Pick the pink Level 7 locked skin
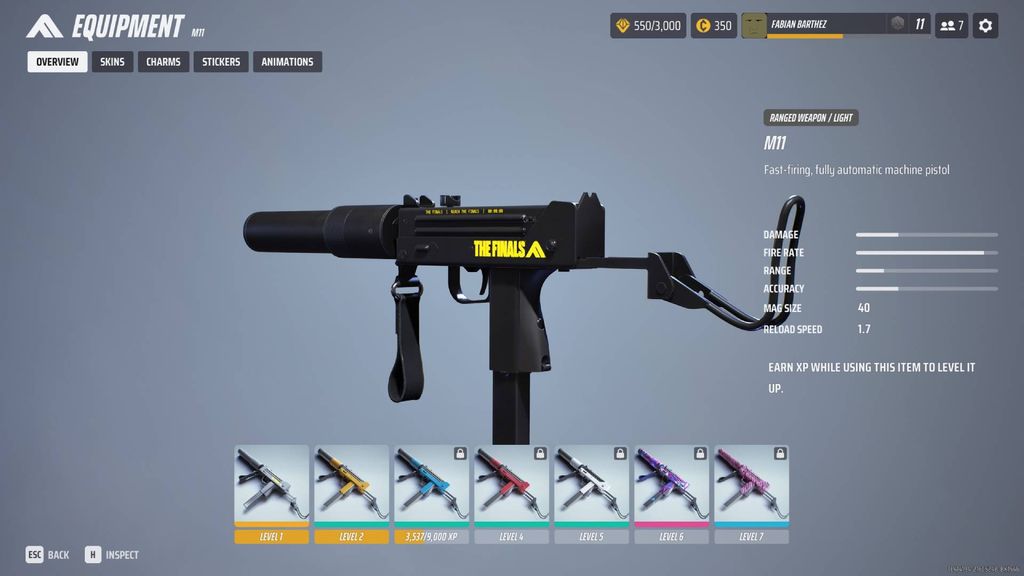This screenshot has height=576, width=1024. coord(752,485)
